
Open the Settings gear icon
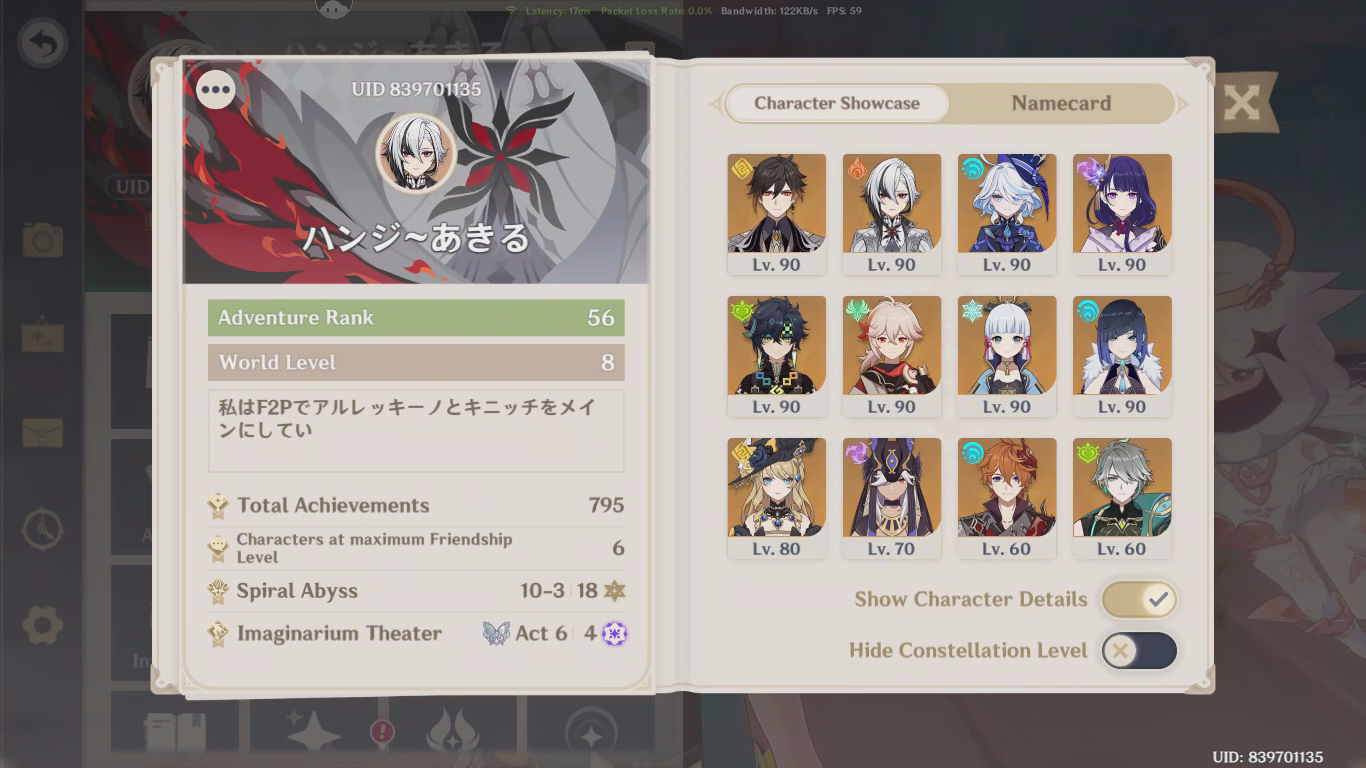[x=41, y=625]
